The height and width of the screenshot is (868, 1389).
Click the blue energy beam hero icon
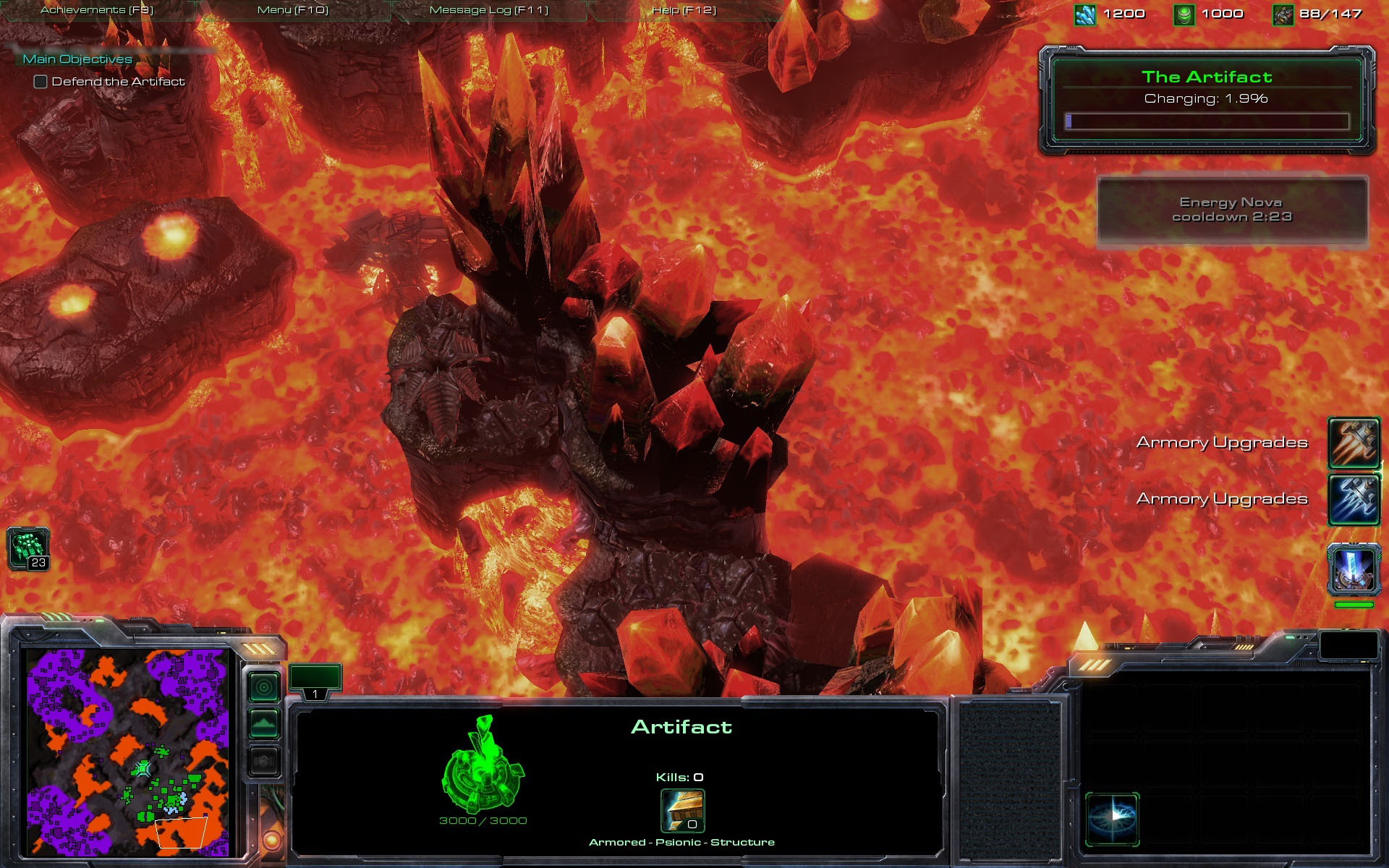pyautogui.click(x=1354, y=569)
